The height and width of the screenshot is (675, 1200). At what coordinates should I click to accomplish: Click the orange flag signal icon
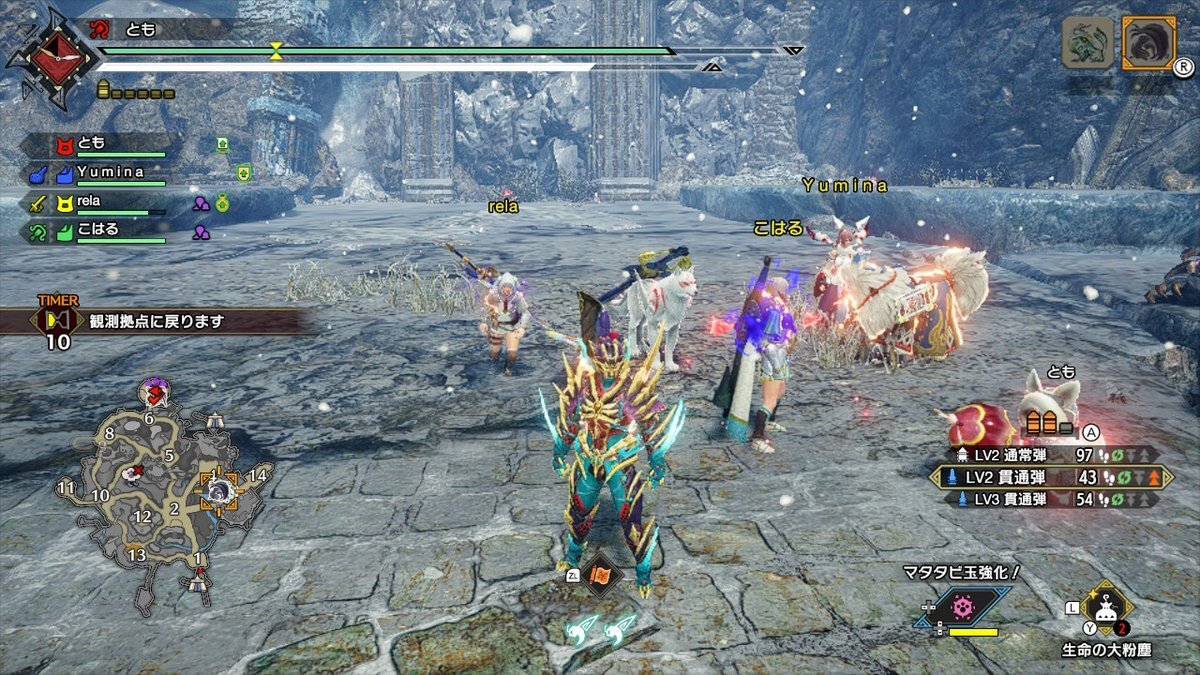602,574
